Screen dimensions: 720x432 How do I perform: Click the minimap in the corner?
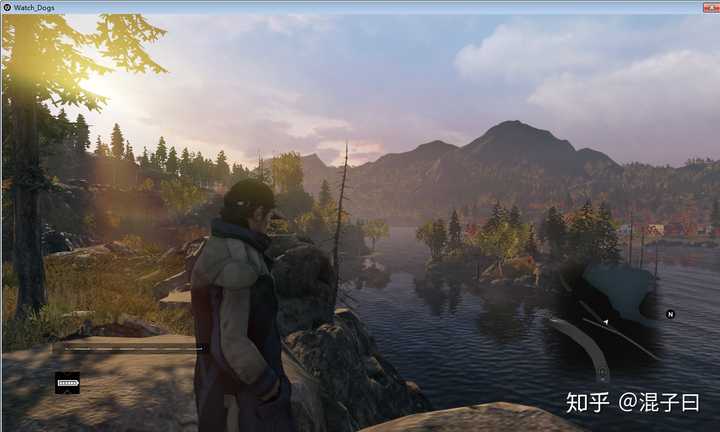point(607,320)
